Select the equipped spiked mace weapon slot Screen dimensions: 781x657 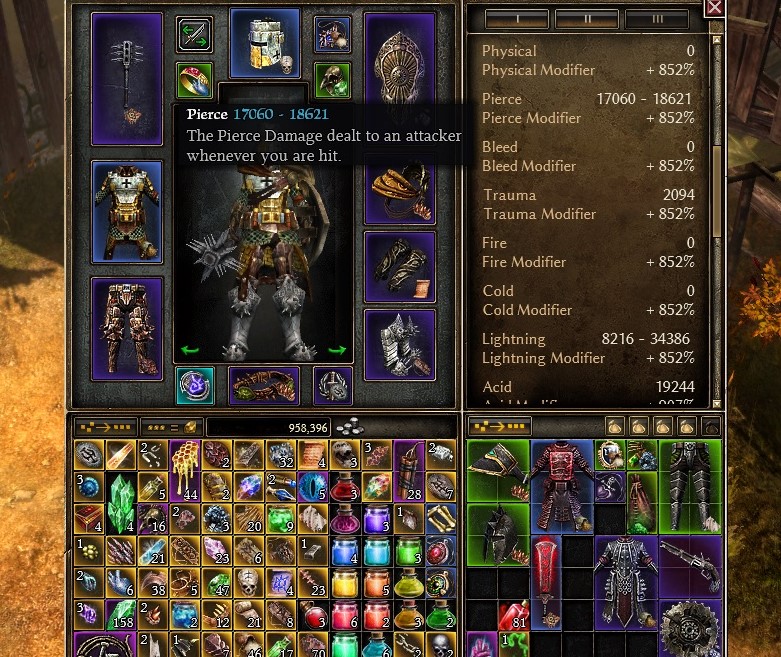tap(127, 79)
